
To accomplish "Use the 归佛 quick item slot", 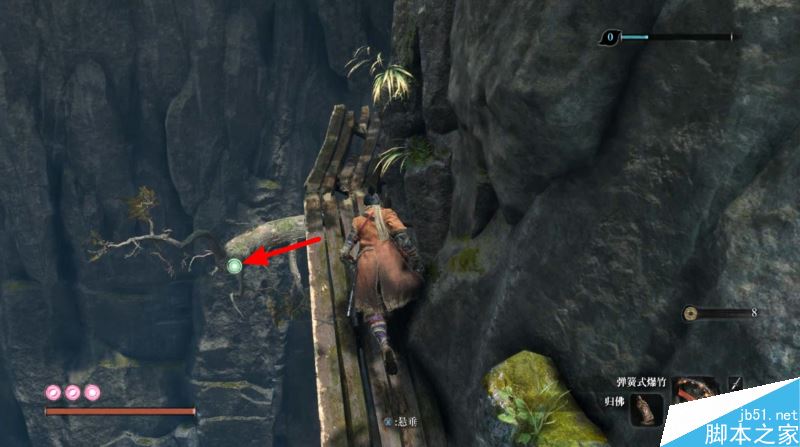I will (x=646, y=410).
